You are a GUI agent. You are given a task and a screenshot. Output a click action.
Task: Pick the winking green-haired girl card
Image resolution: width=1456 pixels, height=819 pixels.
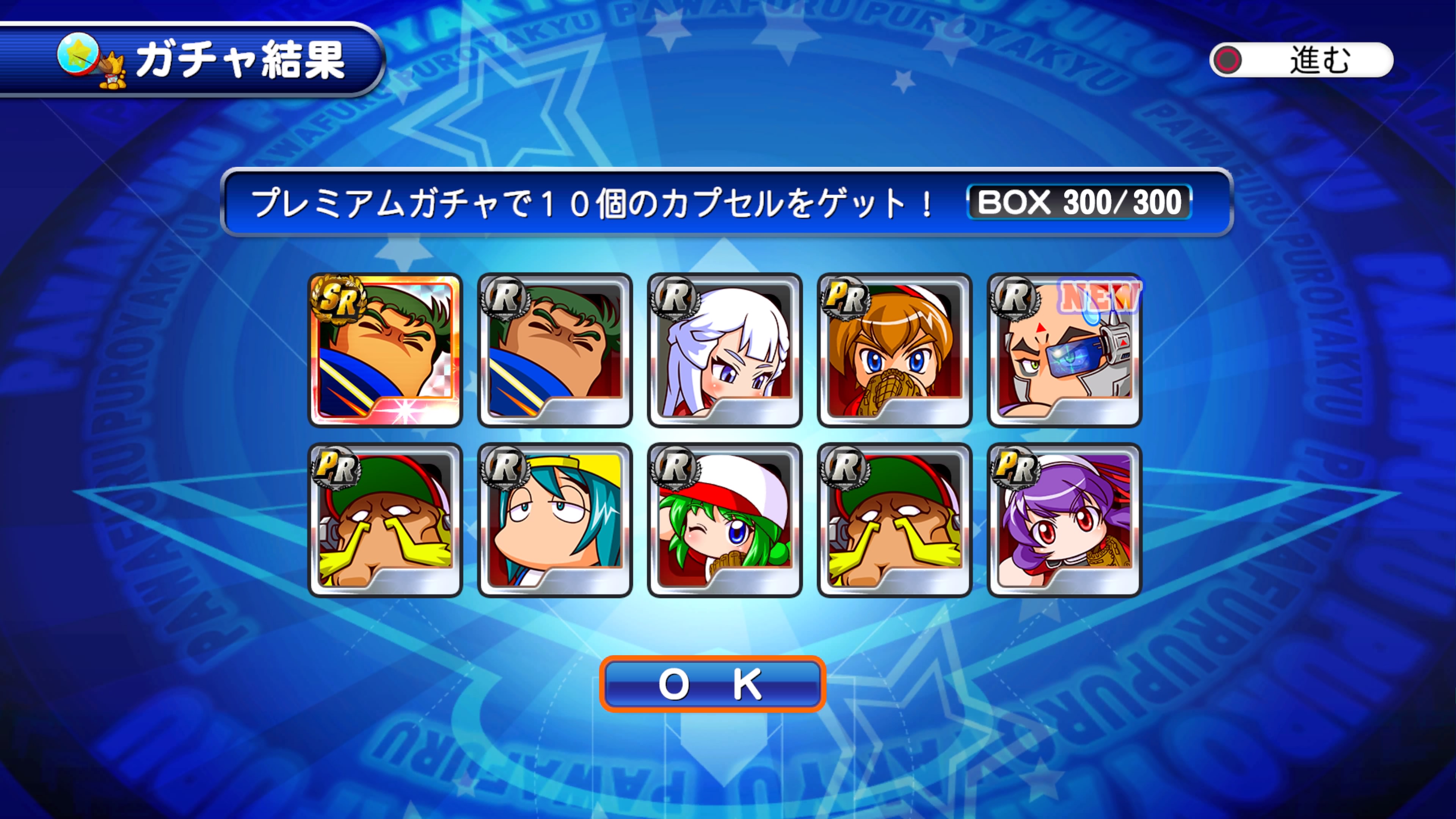pyautogui.click(x=725, y=520)
